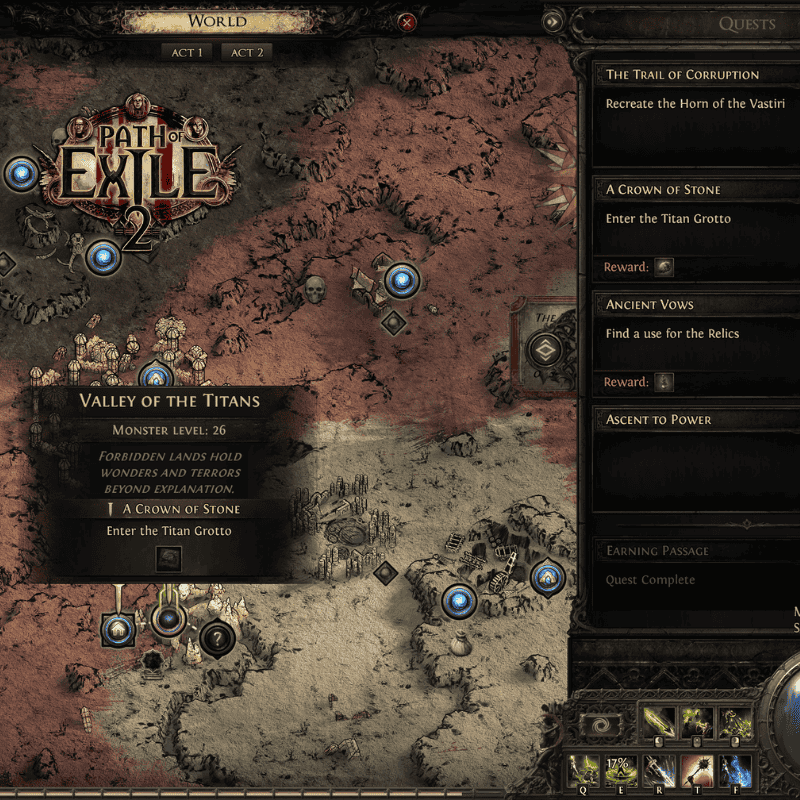The image size is (800, 800).
Task: Open the Ancient Vows quest entry
Action: click(650, 304)
